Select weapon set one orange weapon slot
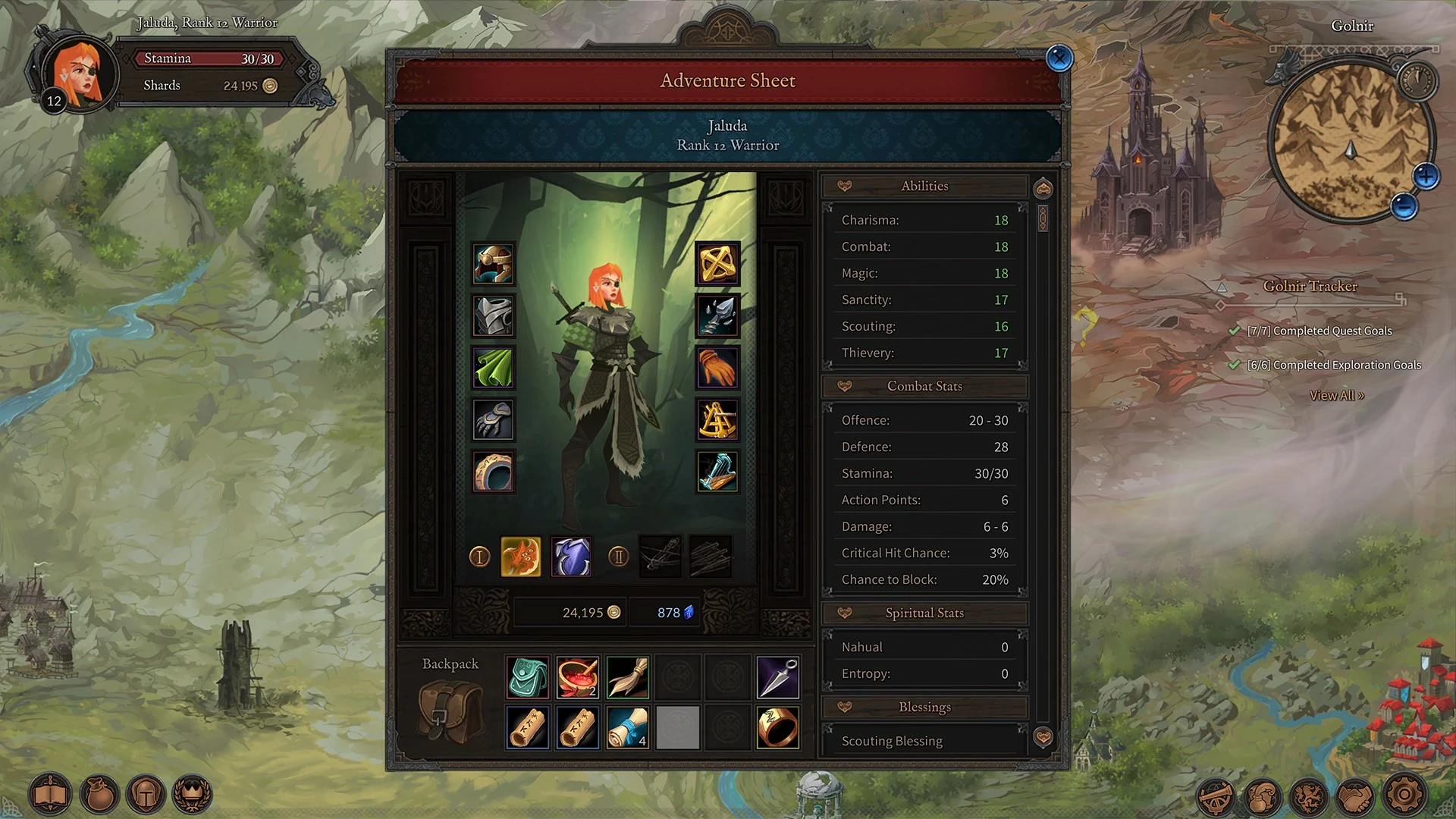The image size is (1456, 819). click(521, 557)
